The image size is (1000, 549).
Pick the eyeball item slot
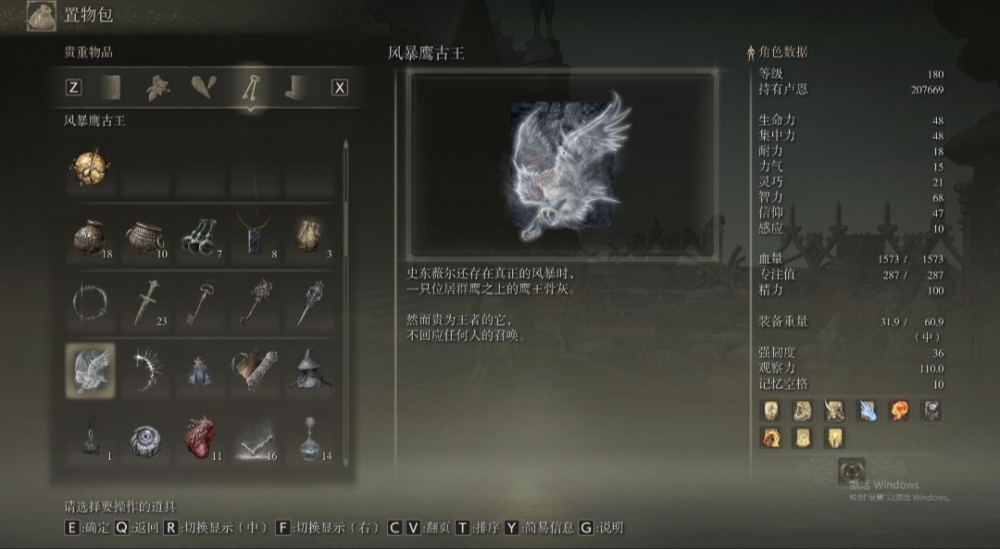point(144,438)
